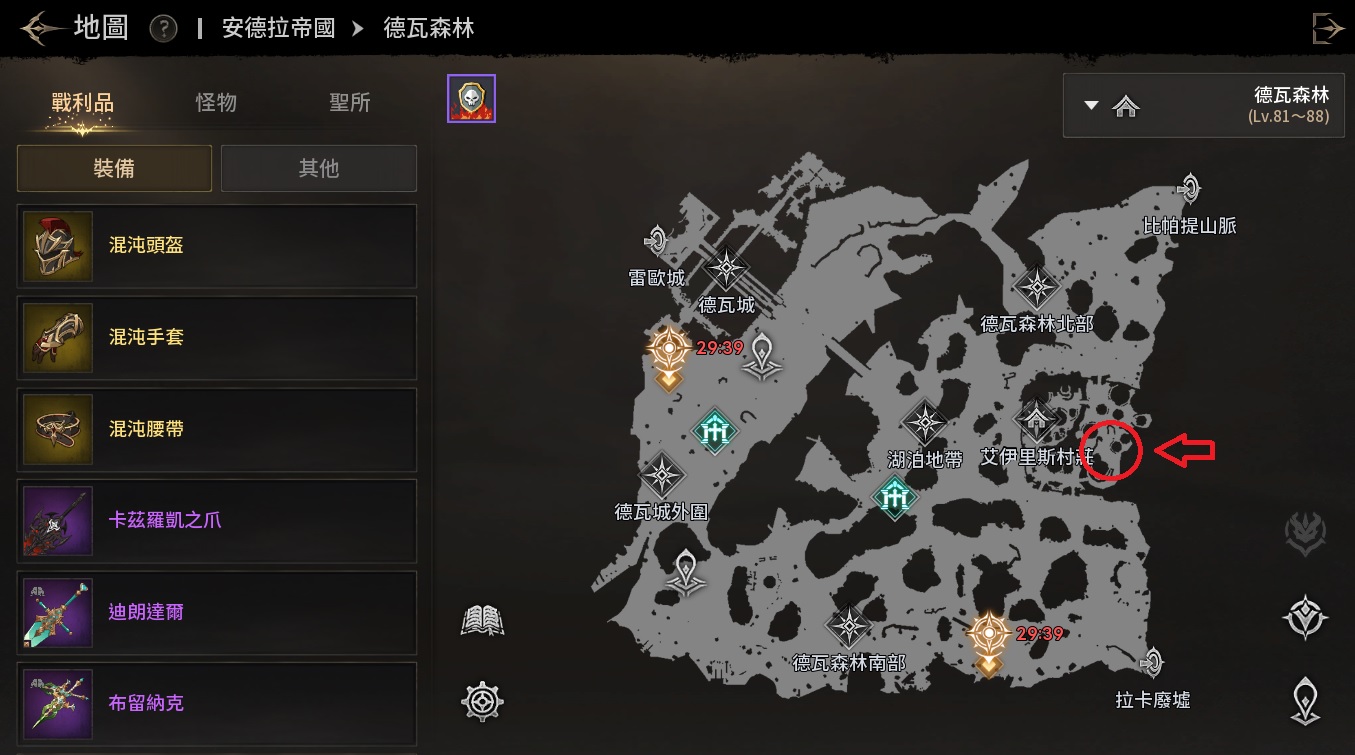Select the 卡茲羅凱之爪 loot row
This screenshot has height=755, width=1355.
pyautogui.click(x=217, y=521)
